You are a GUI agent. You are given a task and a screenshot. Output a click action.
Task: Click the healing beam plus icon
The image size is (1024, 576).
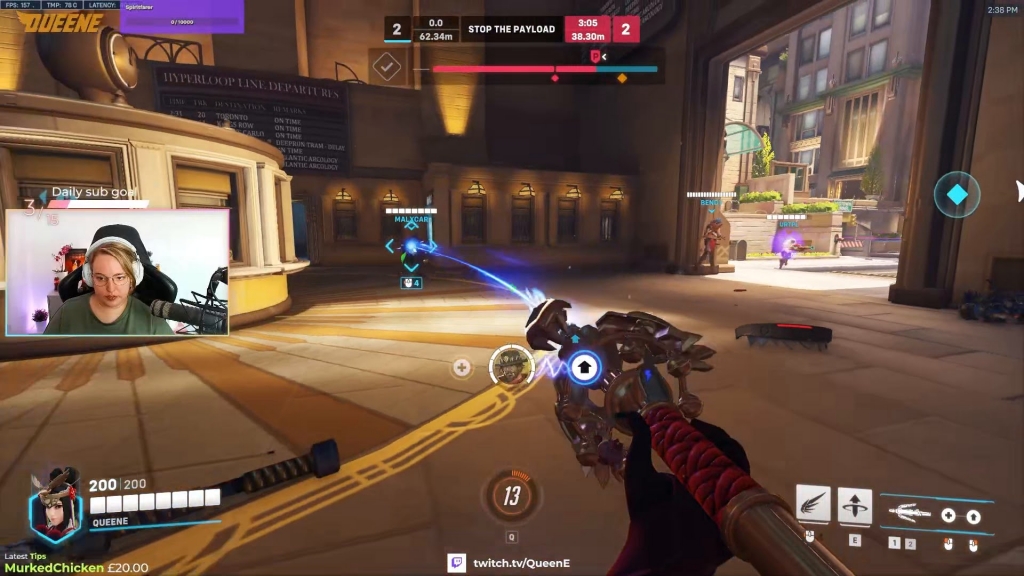pos(948,516)
